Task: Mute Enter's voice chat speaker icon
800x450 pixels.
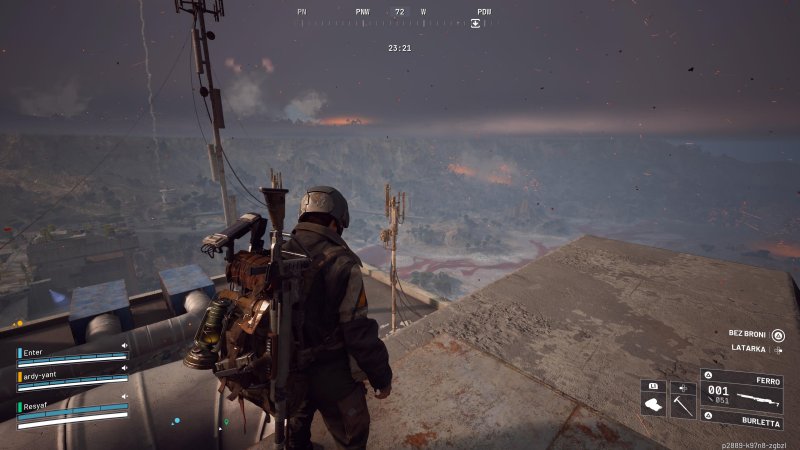Action: point(125,346)
